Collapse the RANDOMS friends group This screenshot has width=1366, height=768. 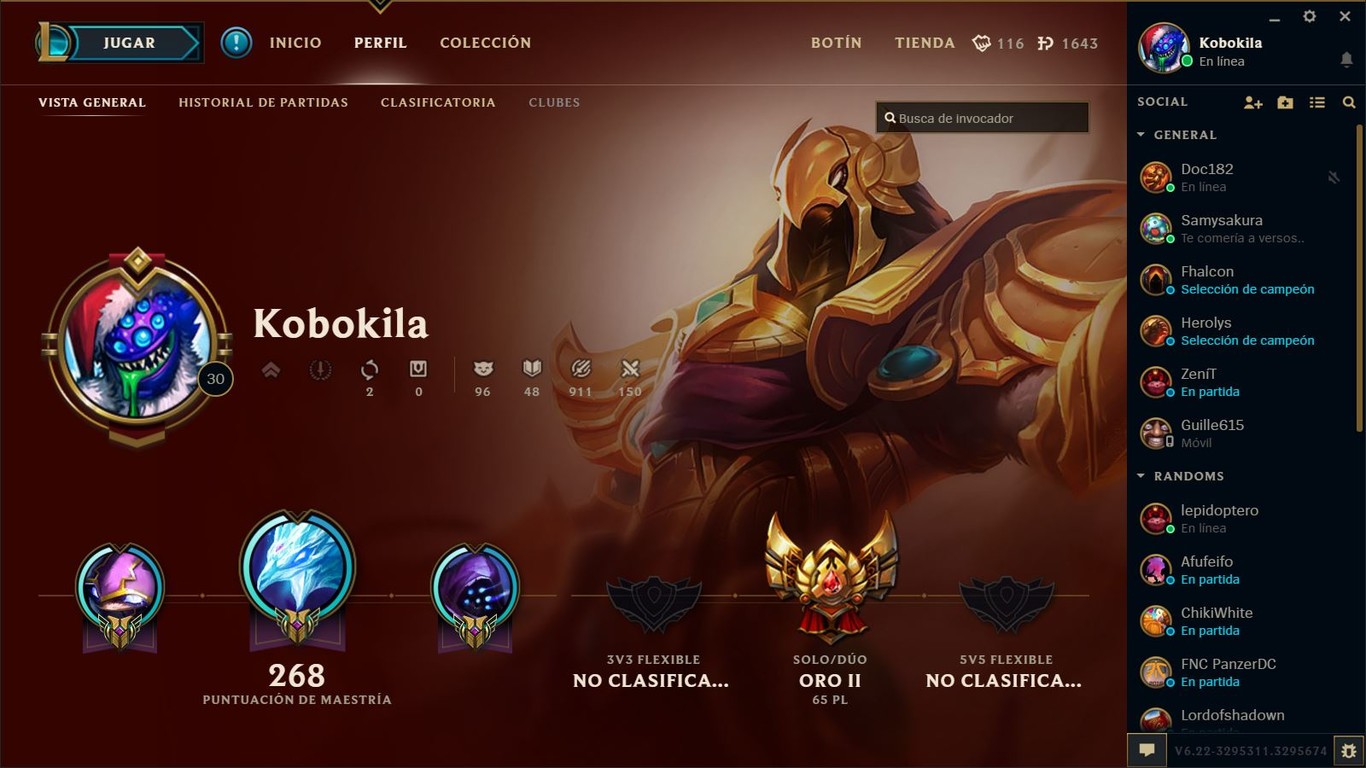(x=1140, y=476)
